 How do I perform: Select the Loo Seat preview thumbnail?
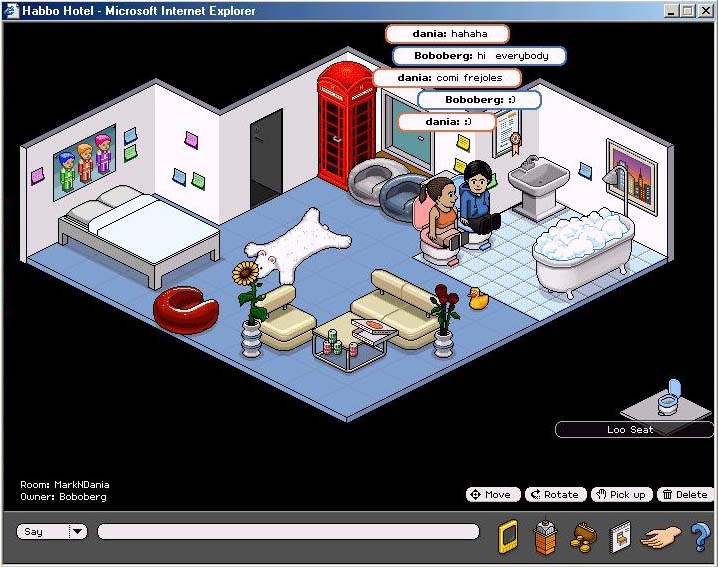(668, 399)
